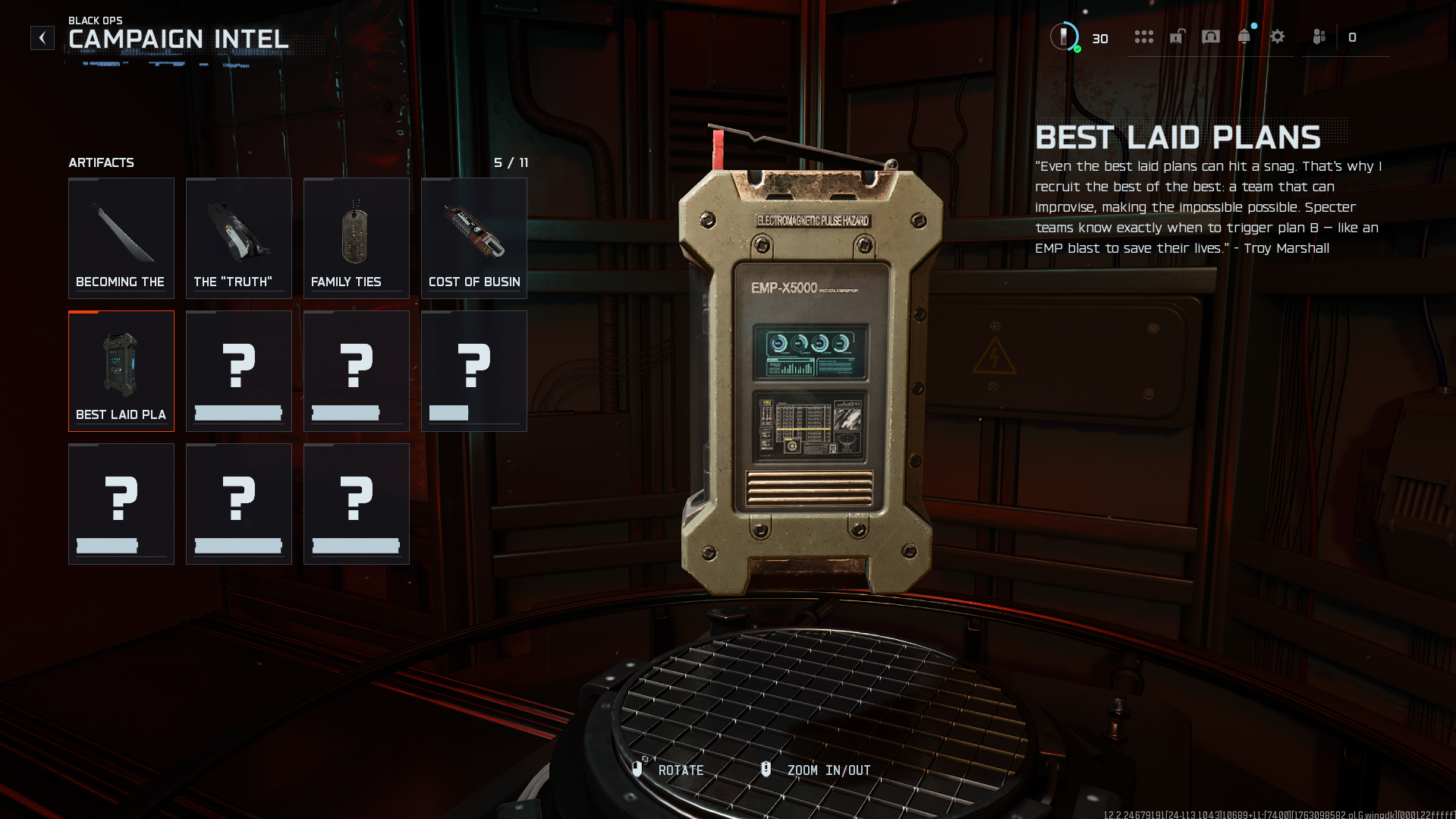1456x819 pixels.
Task: Open the six-dot grid menu
Action: pos(1143,36)
